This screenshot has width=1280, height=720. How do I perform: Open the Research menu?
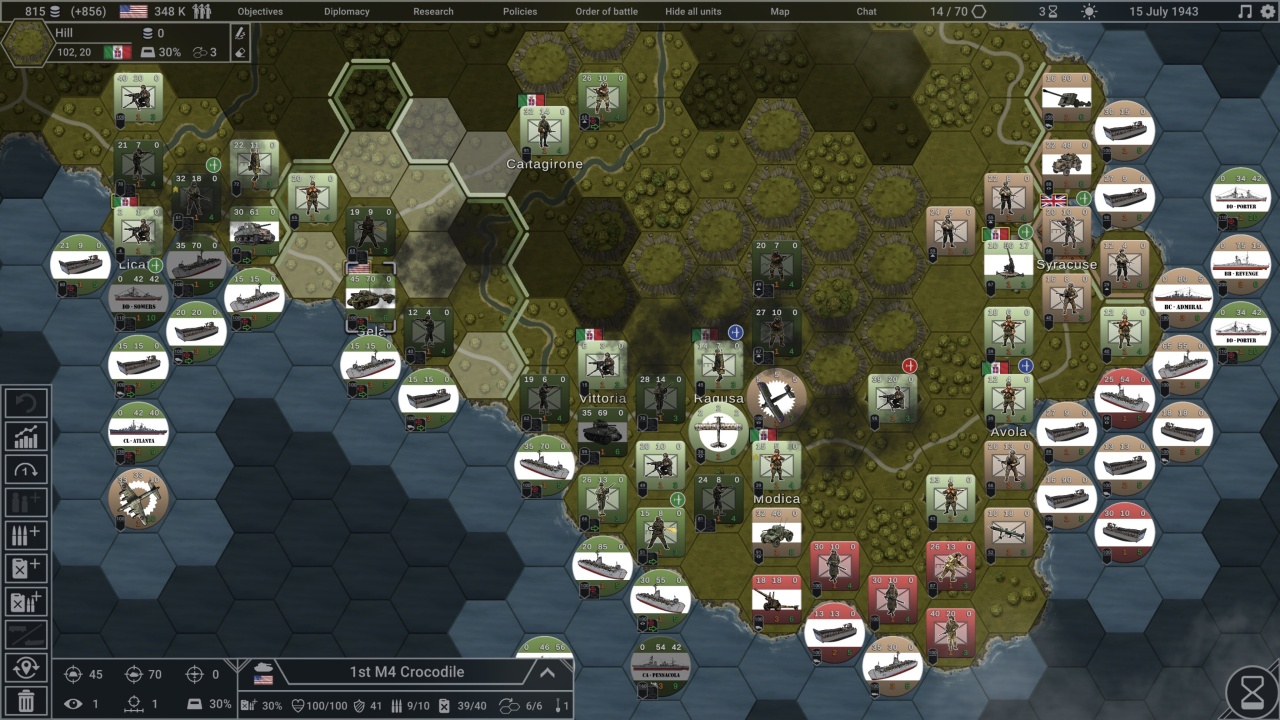pos(433,12)
